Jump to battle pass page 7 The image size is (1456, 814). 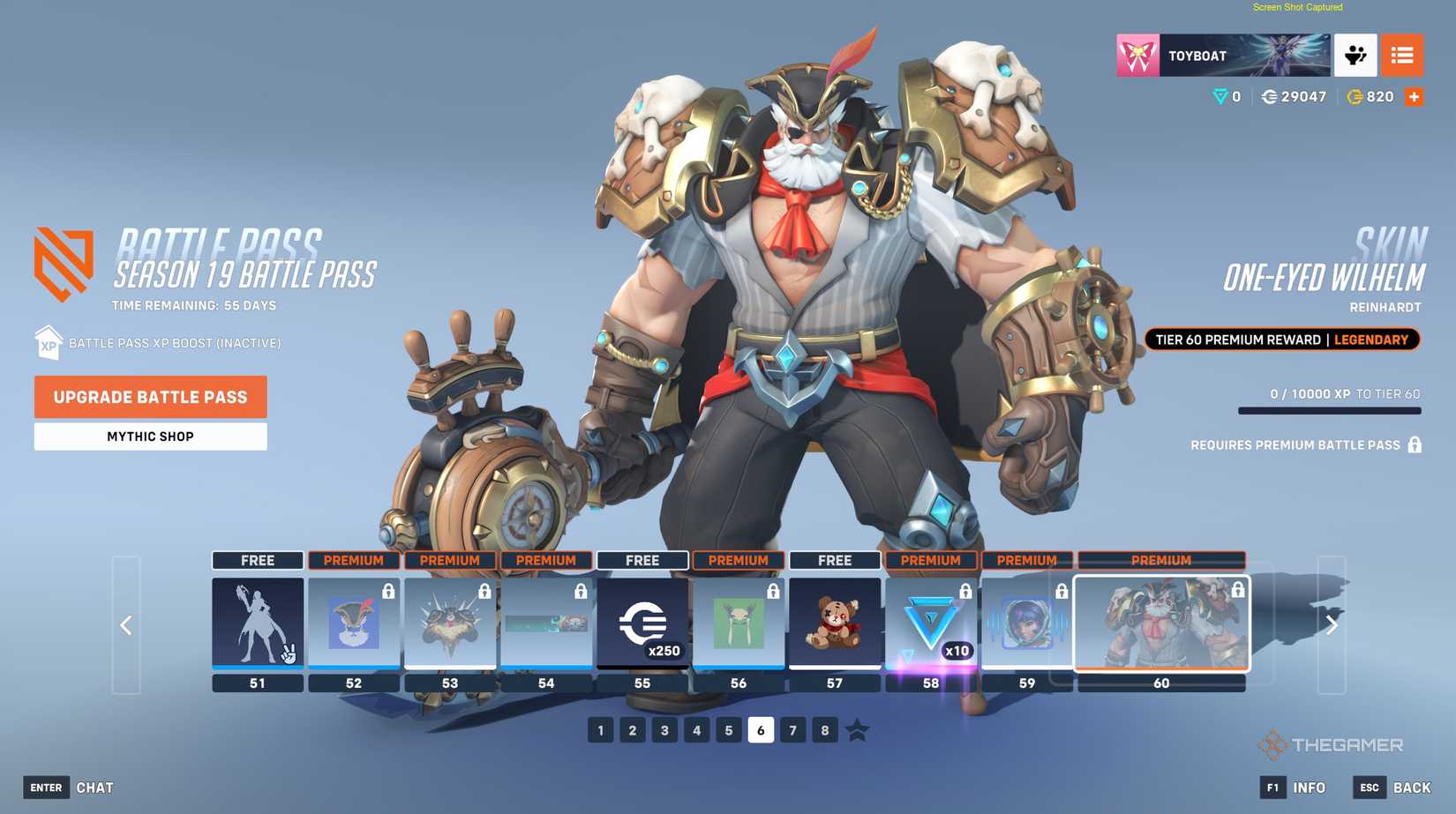click(x=792, y=730)
